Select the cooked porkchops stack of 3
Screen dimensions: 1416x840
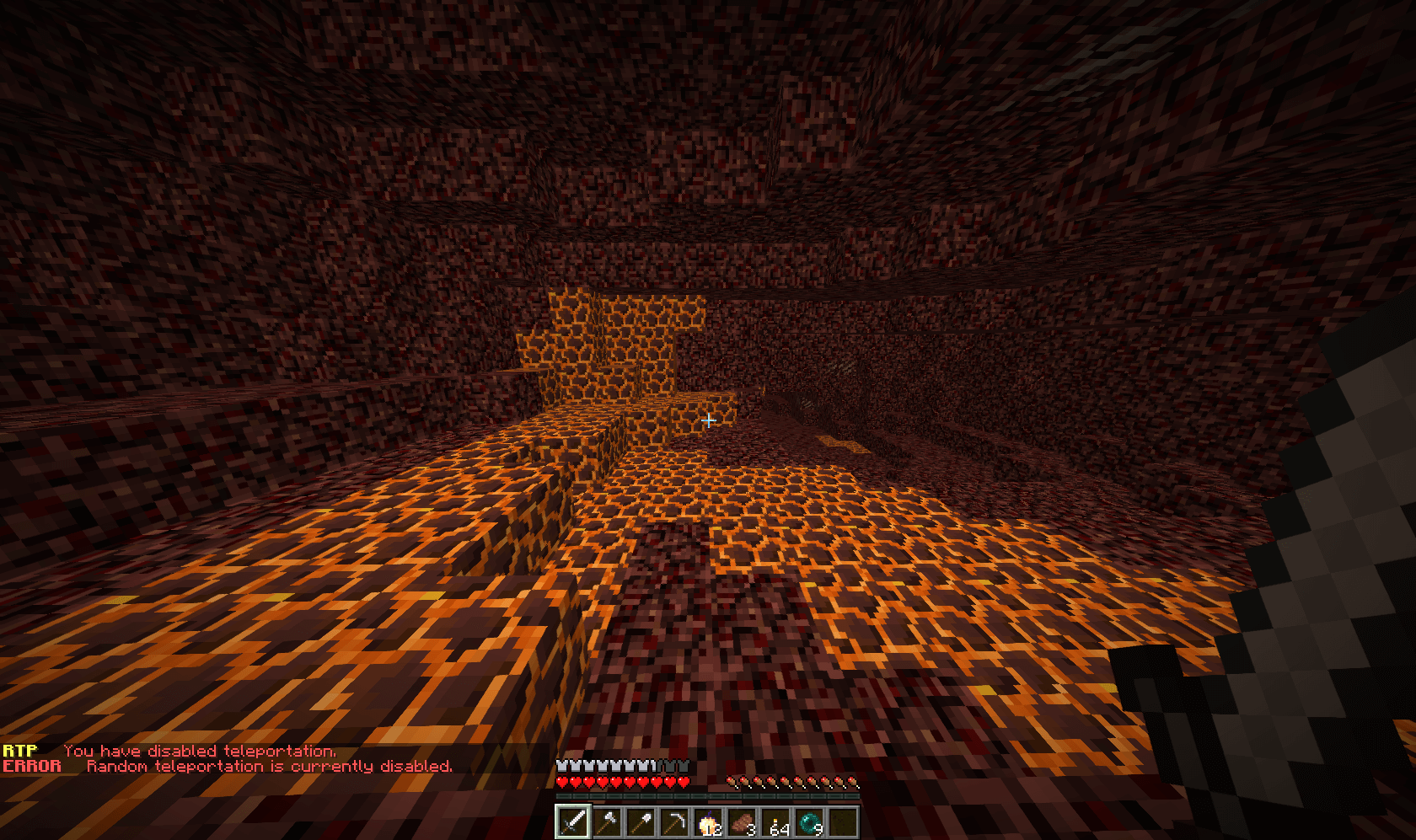(x=742, y=821)
